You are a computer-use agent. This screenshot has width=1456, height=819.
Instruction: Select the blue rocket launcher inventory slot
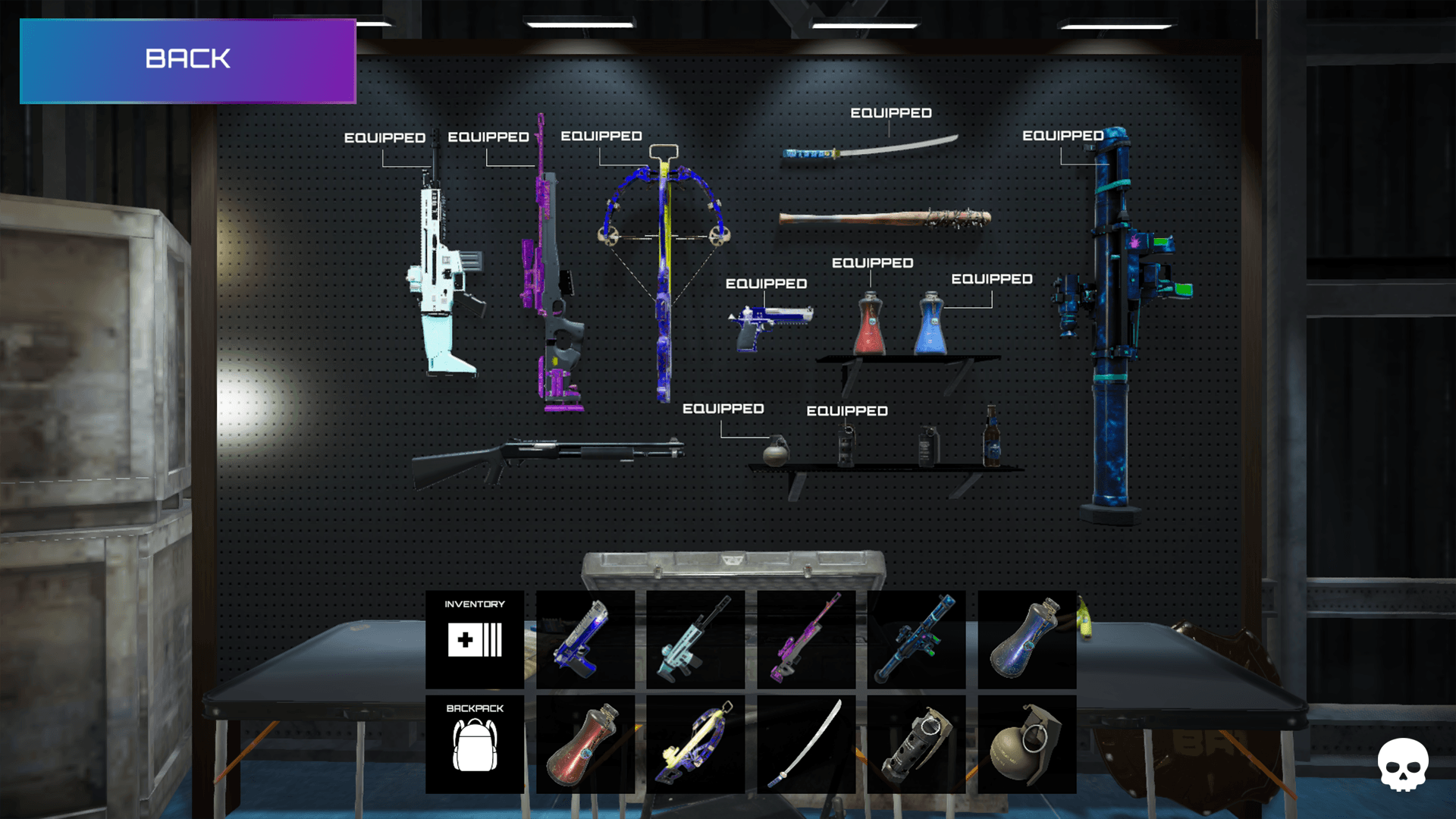(915, 639)
